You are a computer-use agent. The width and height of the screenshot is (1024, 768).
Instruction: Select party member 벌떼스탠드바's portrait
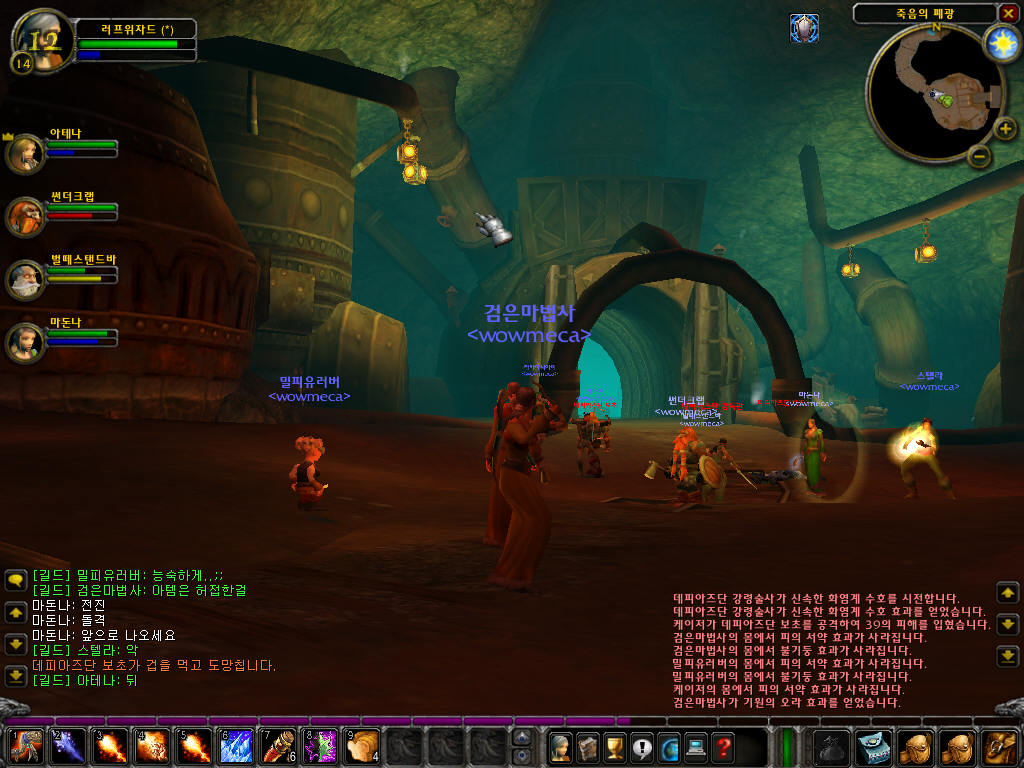pyautogui.click(x=25, y=279)
